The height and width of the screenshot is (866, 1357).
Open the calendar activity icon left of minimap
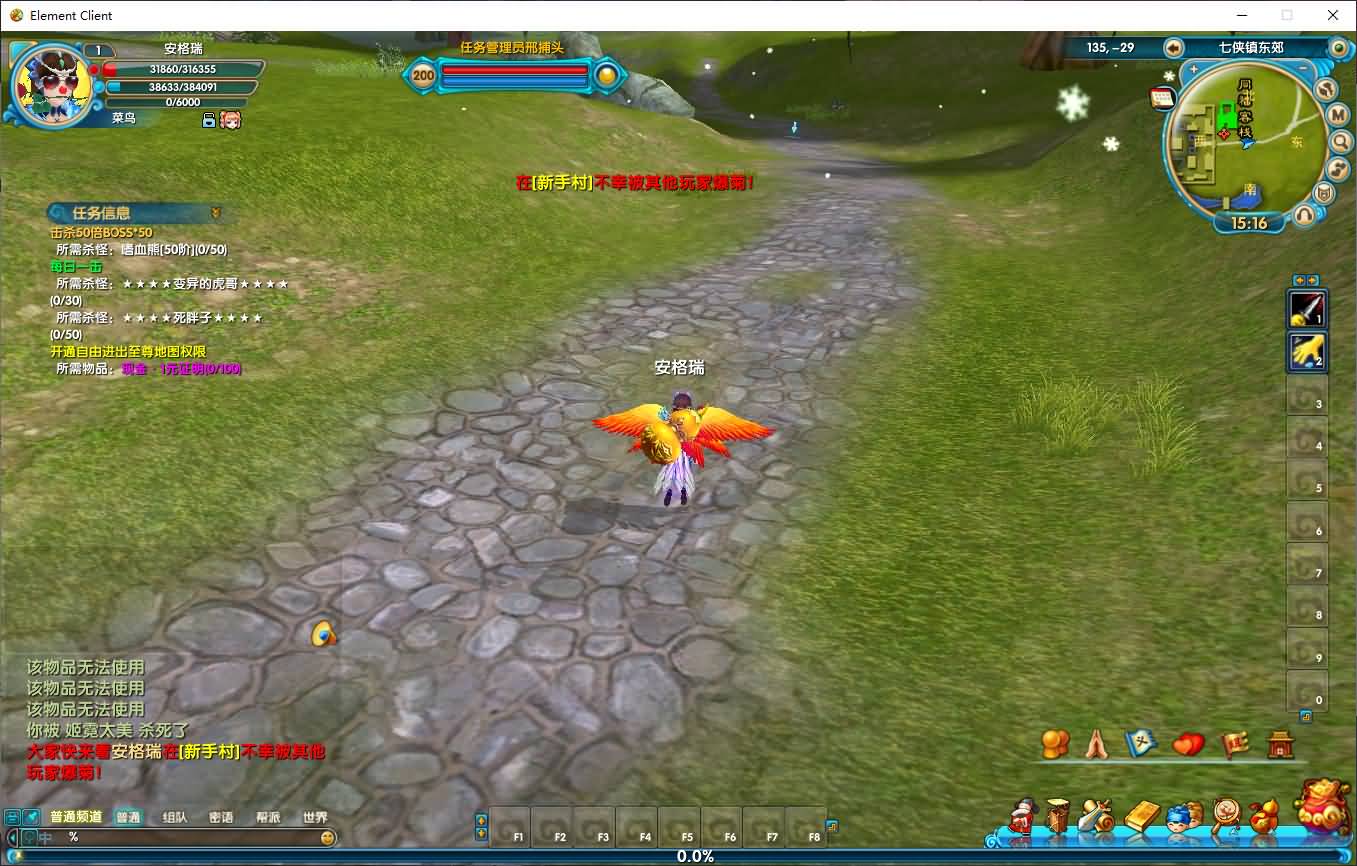[1162, 97]
